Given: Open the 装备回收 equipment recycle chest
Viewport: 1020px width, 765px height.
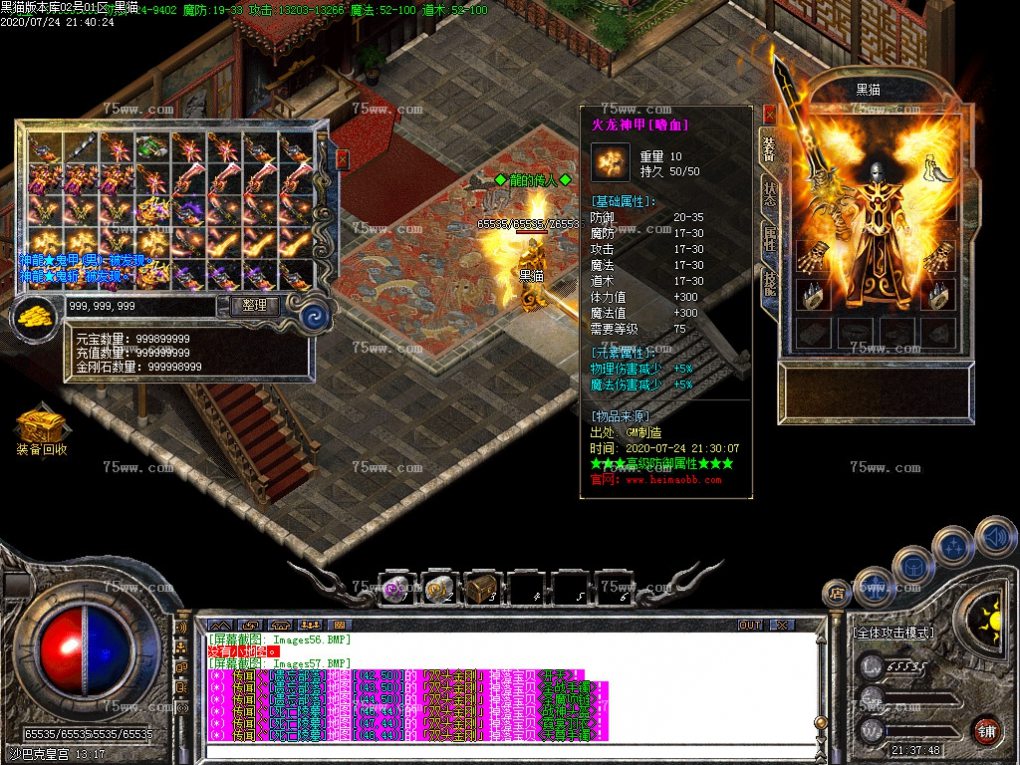Looking at the screenshot, I should (x=41, y=428).
